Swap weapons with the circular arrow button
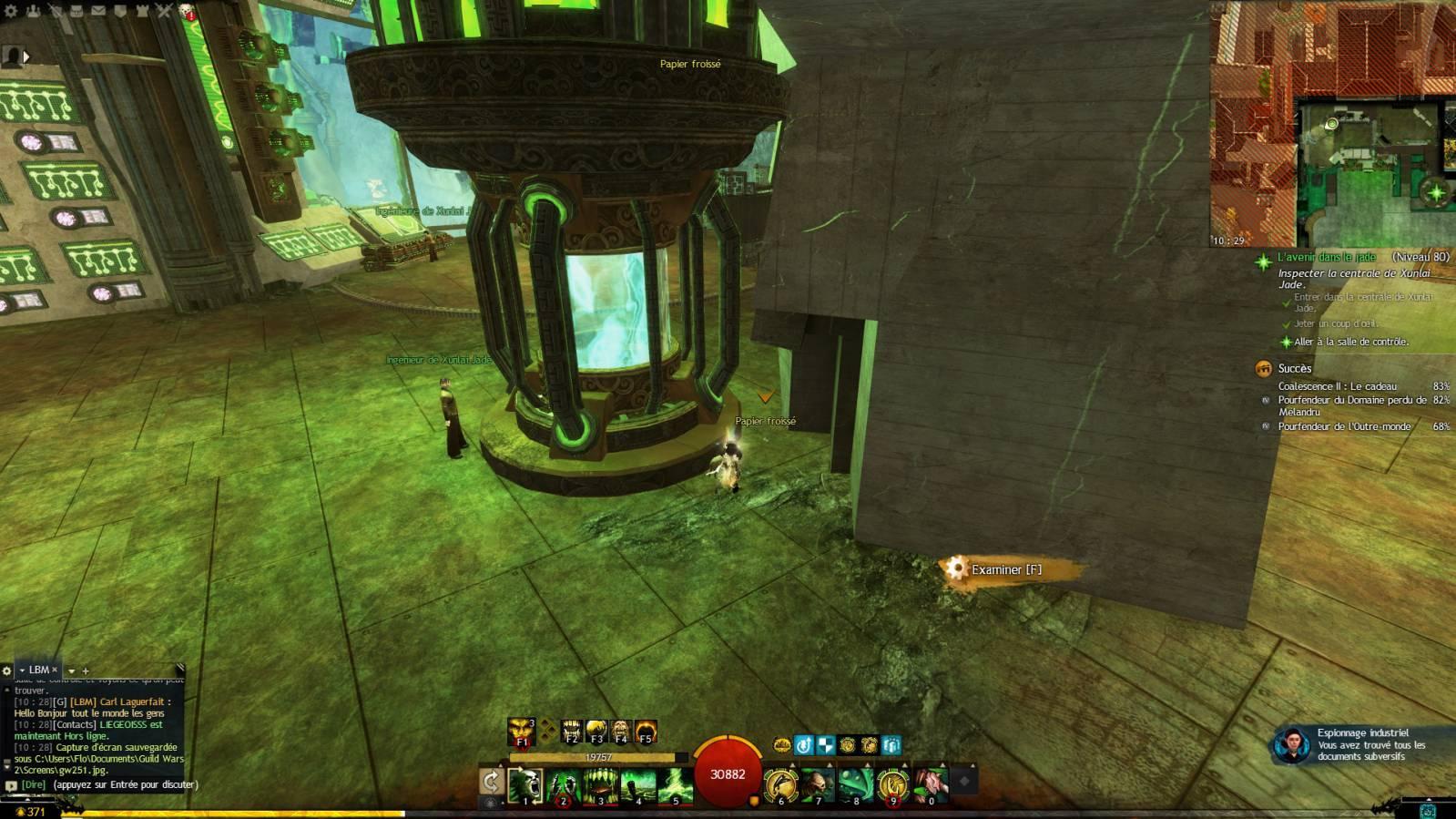Image resolution: width=1456 pixels, height=819 pixels. [491, 781]
